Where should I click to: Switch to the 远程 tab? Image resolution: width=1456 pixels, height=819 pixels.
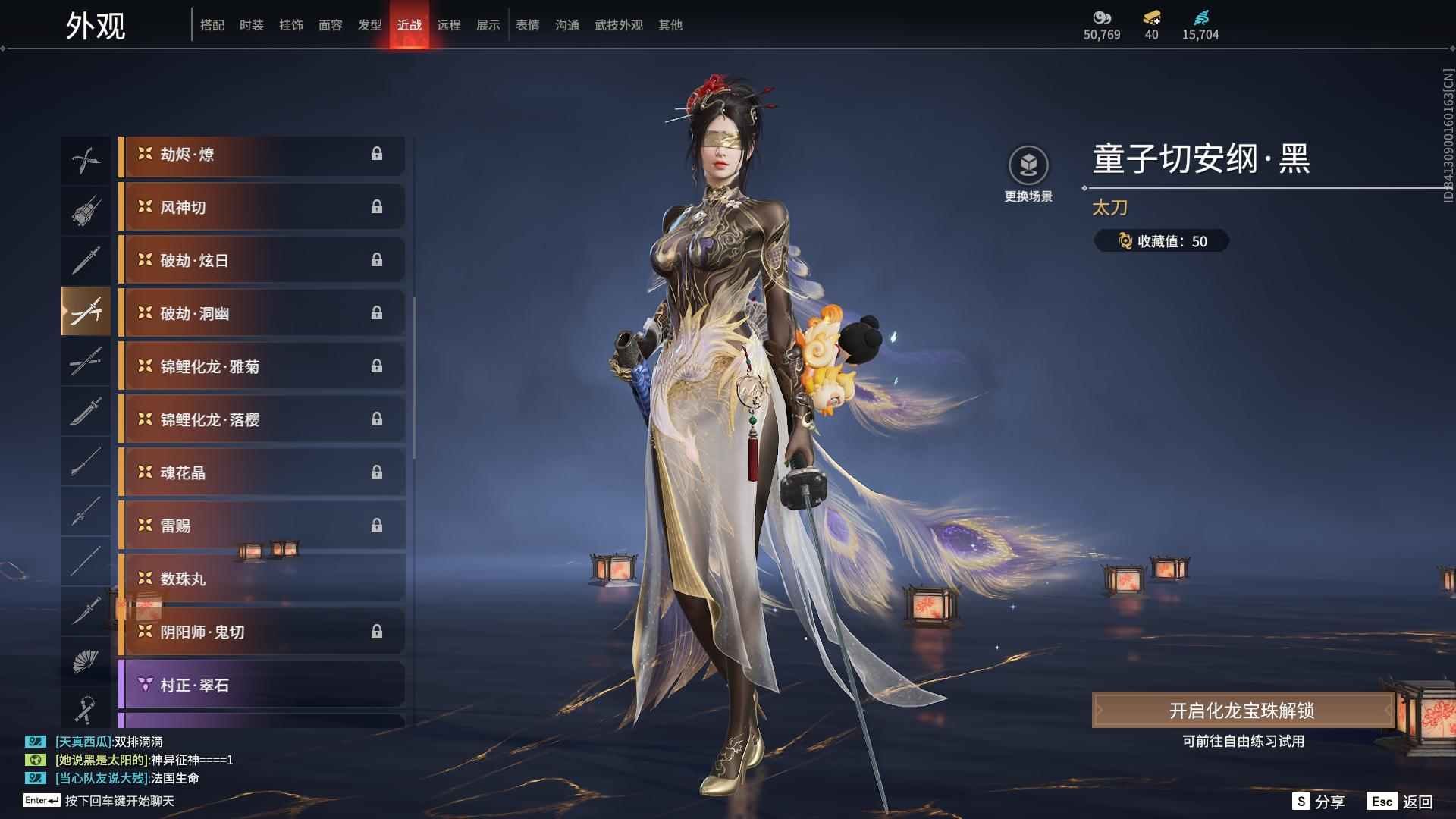click(449, 24)
